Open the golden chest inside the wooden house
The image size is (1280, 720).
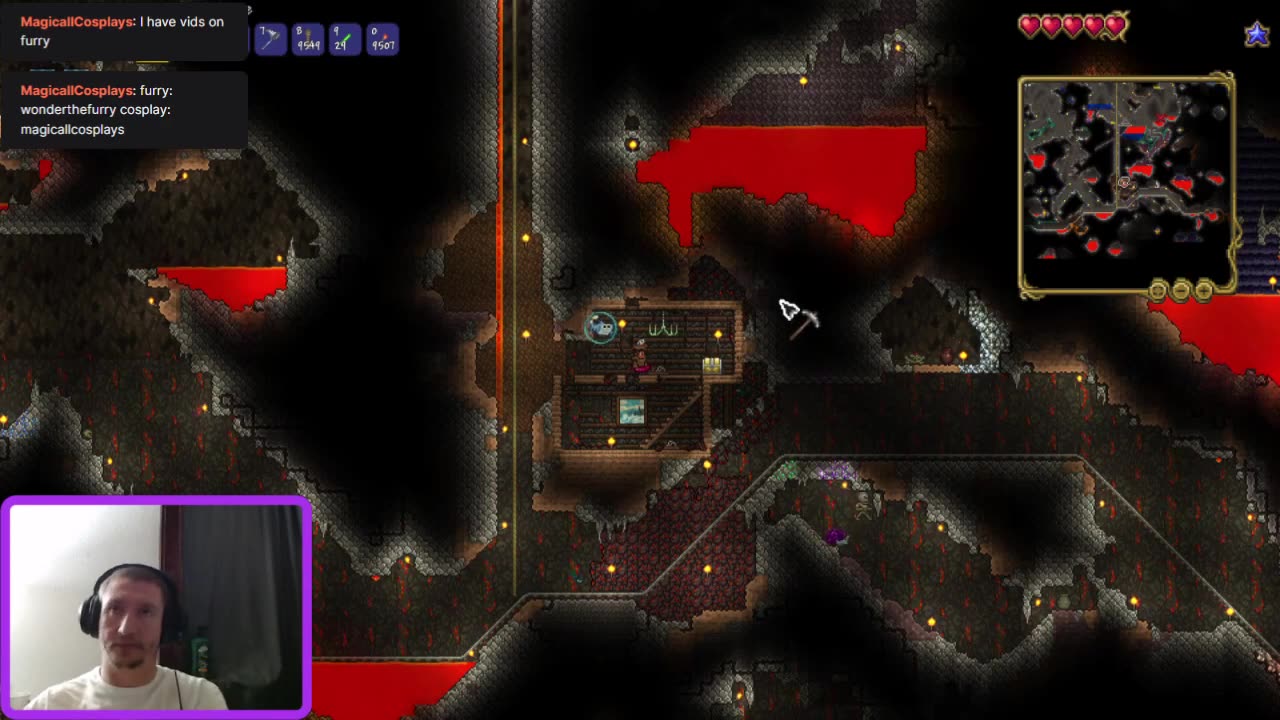pyautogui.click(x=712, y=364)
